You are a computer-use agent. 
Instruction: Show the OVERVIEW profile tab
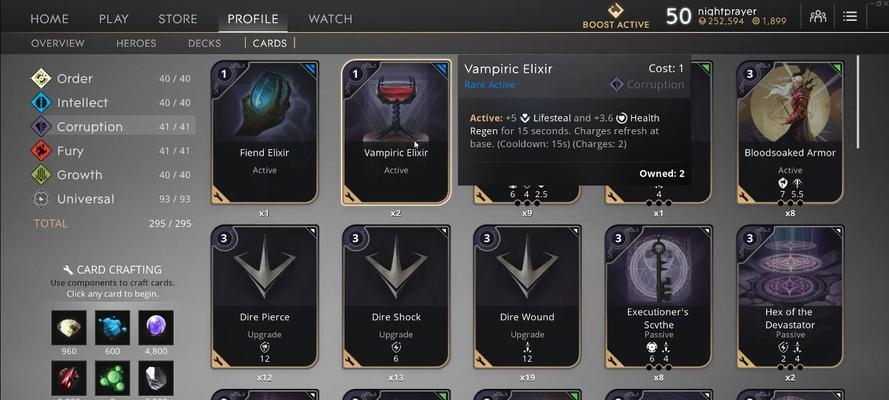[x=58, y=43]
